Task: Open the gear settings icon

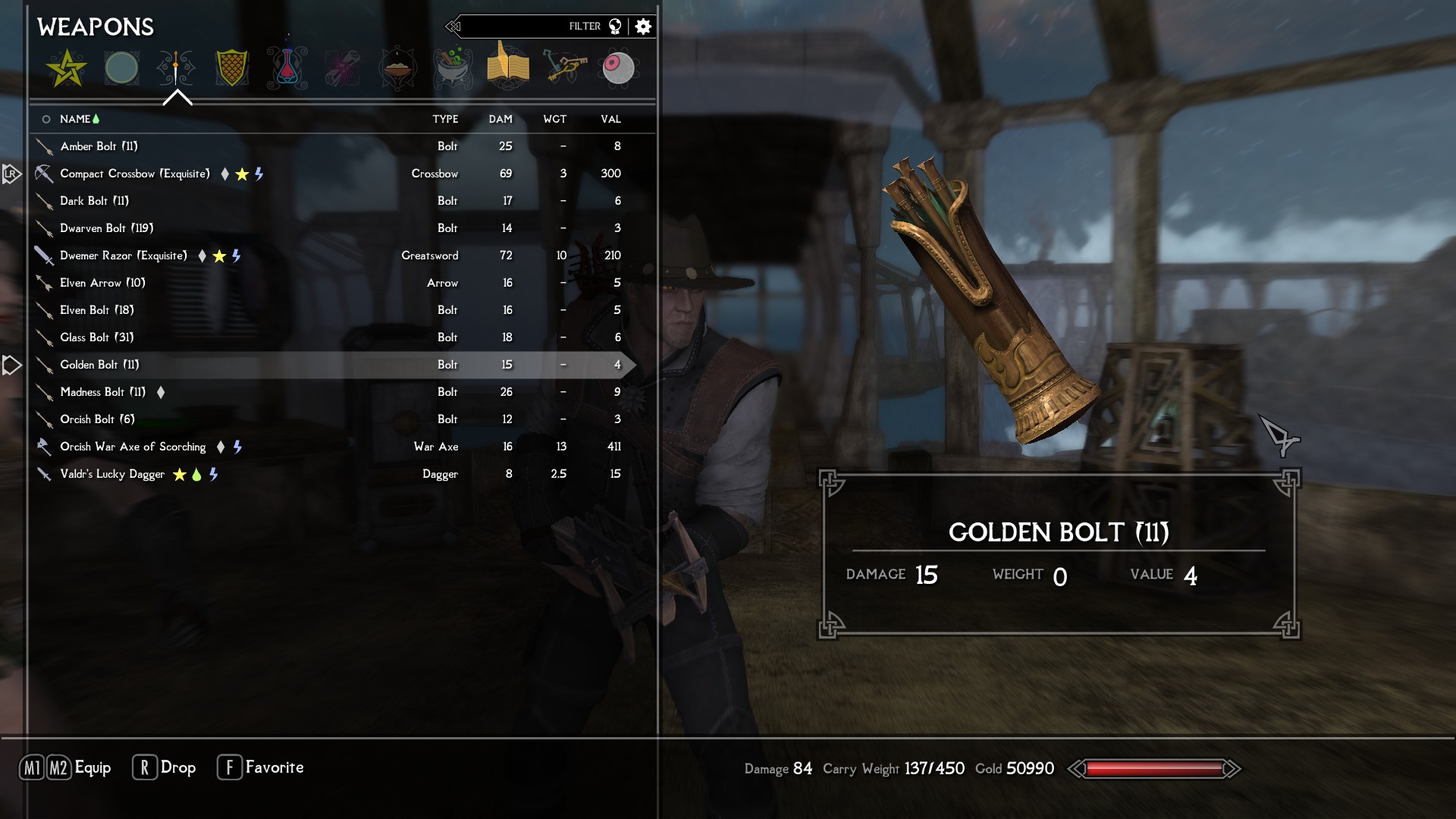Action: coord(643,27)
